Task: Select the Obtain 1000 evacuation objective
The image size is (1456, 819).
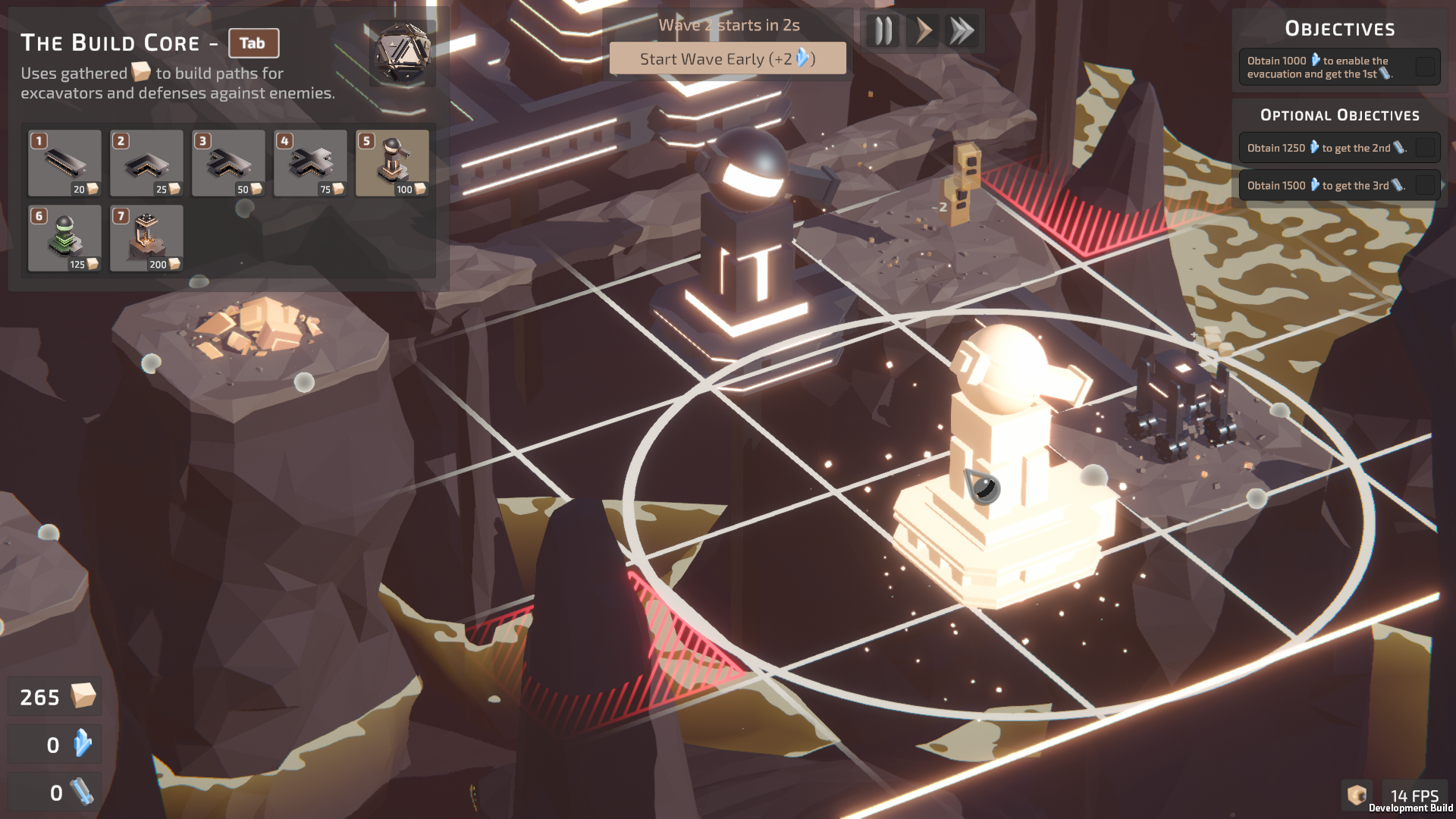Action: pyautogui.click(x=1339, y=67)
